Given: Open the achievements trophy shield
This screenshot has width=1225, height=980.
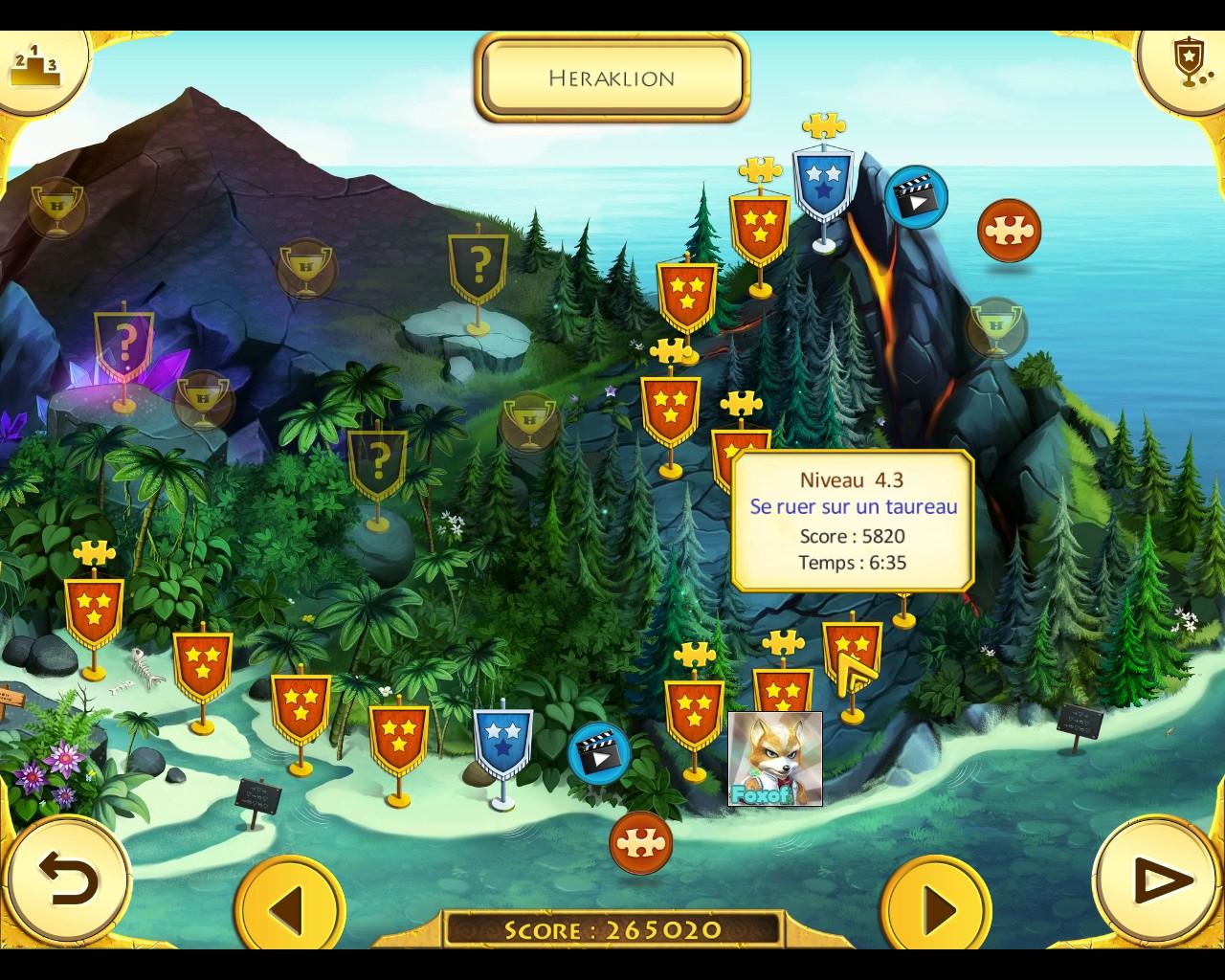Looking at the screenshot, I should [1188, 61].
